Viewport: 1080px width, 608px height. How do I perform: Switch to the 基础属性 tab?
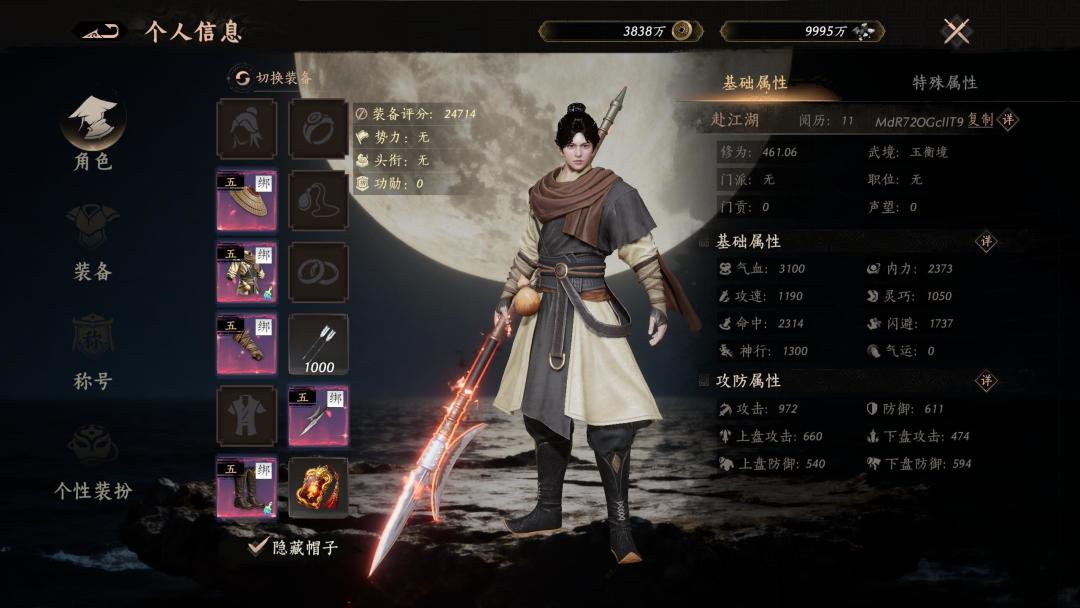point(755,83)
